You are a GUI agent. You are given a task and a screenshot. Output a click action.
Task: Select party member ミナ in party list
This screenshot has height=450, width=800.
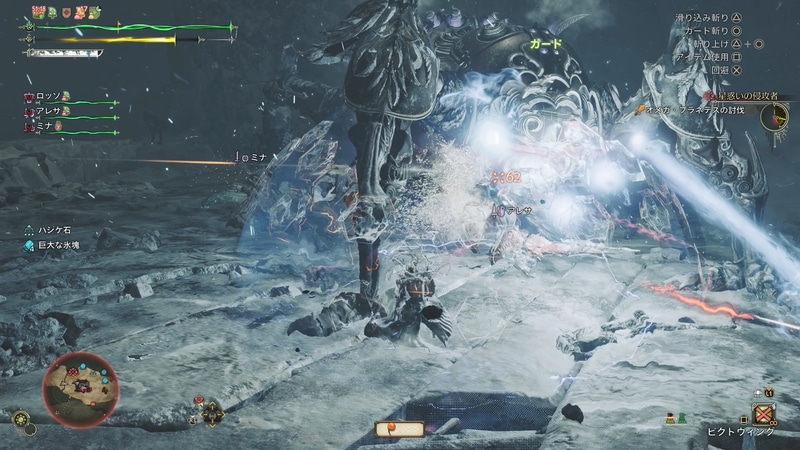click(46, 126)
